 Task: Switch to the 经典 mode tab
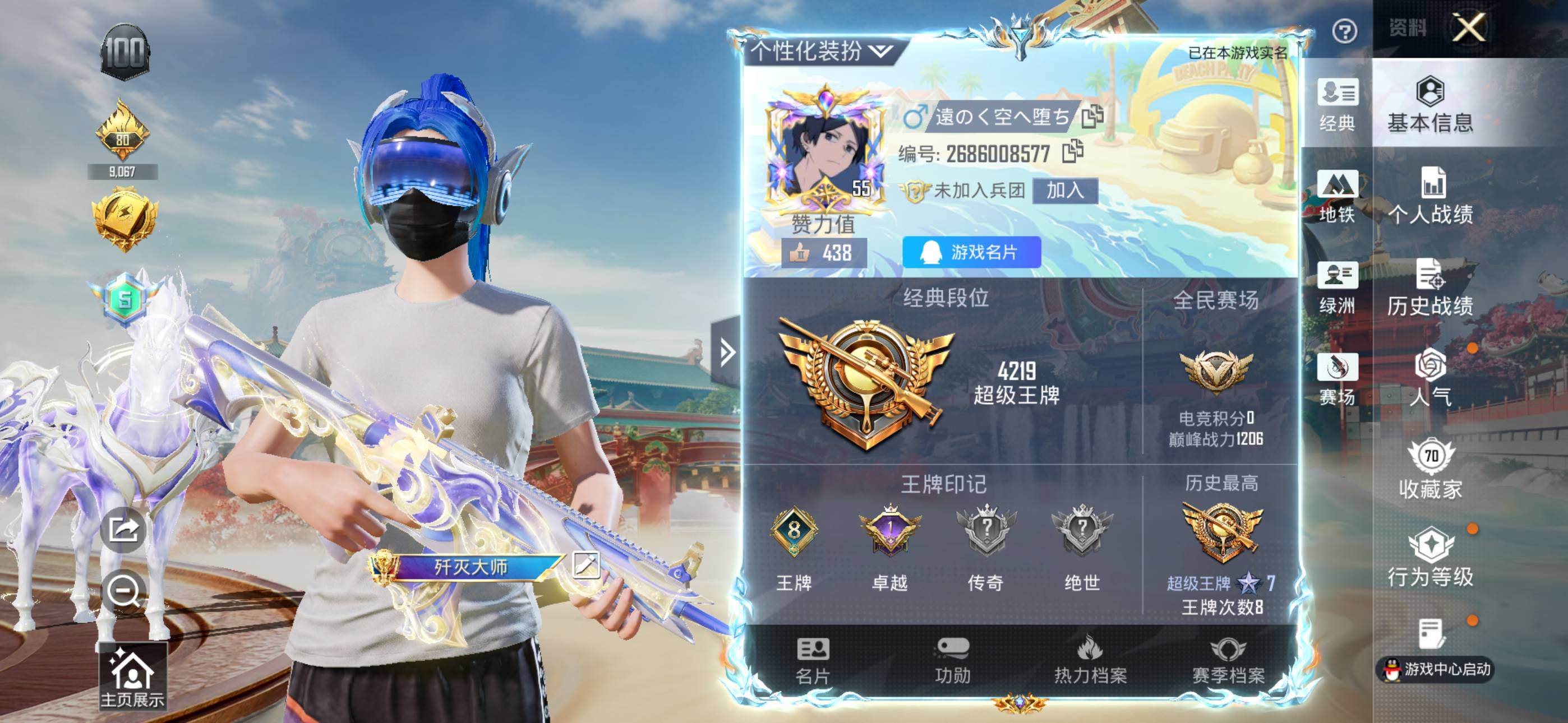point(1338,105)
